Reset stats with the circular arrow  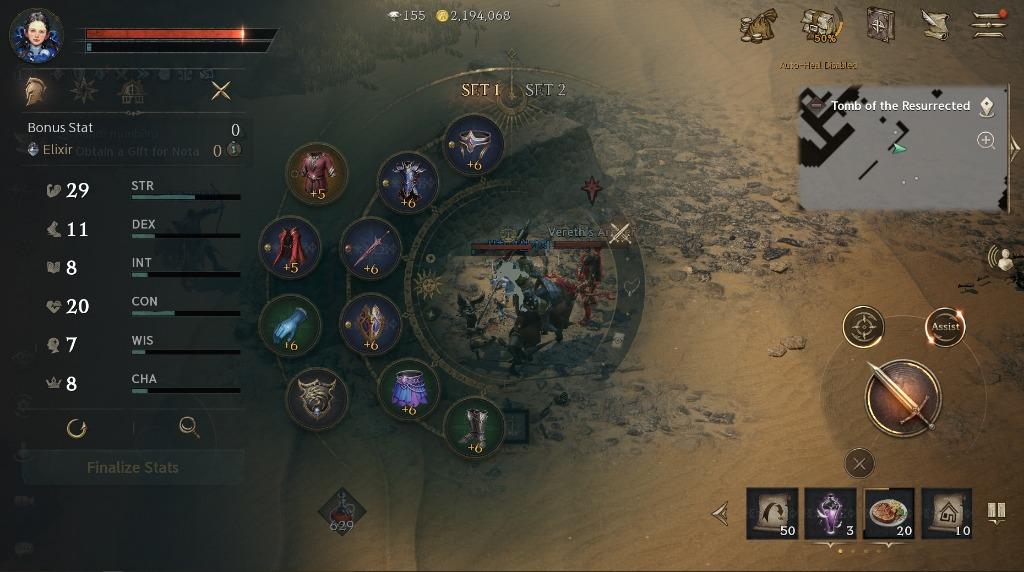click(76, 428)
